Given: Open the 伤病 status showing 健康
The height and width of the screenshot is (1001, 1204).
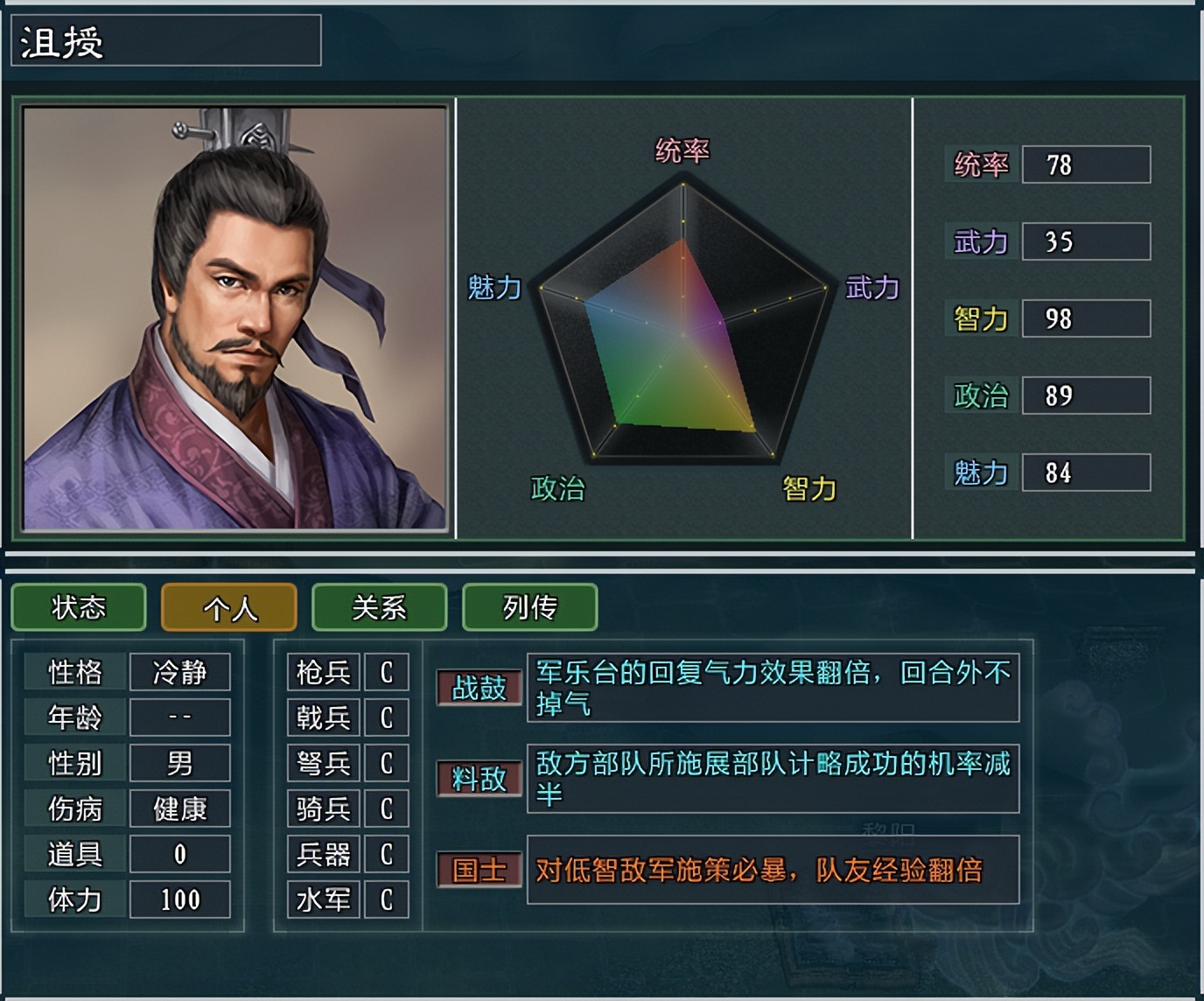Looking at the screenshot, I should (x=179, y=808).
